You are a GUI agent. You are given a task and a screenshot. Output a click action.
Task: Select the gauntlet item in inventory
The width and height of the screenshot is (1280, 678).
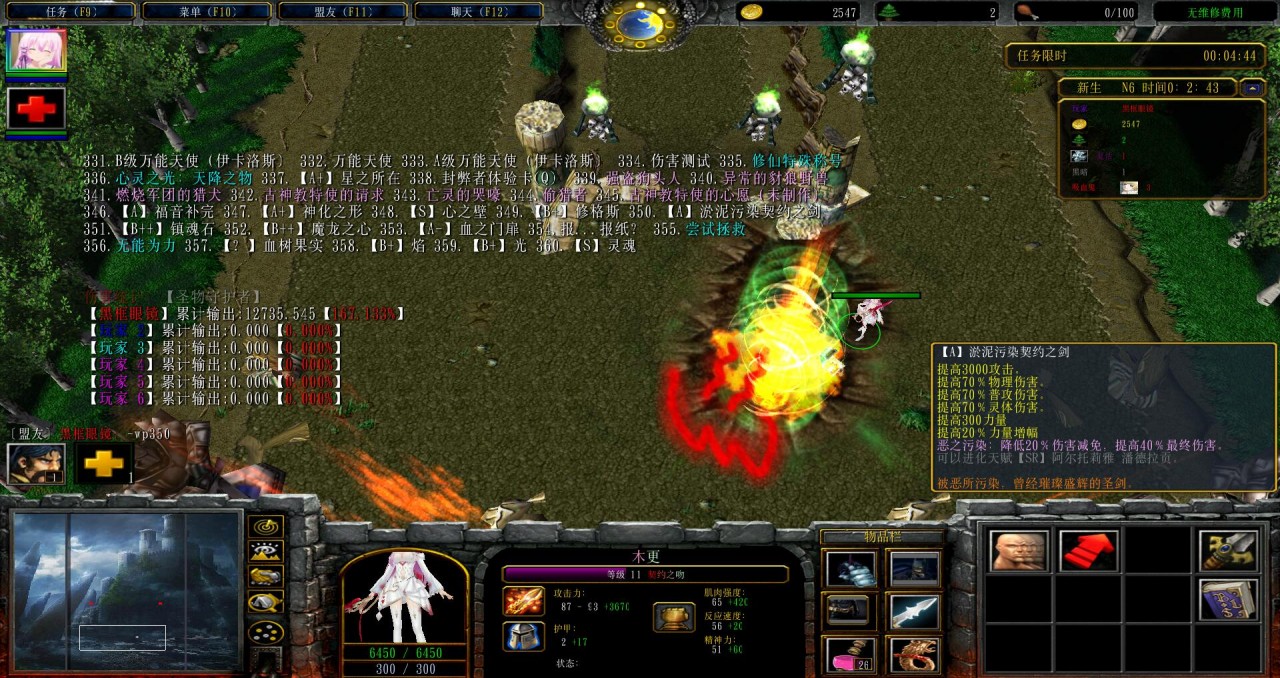point(851,569)
